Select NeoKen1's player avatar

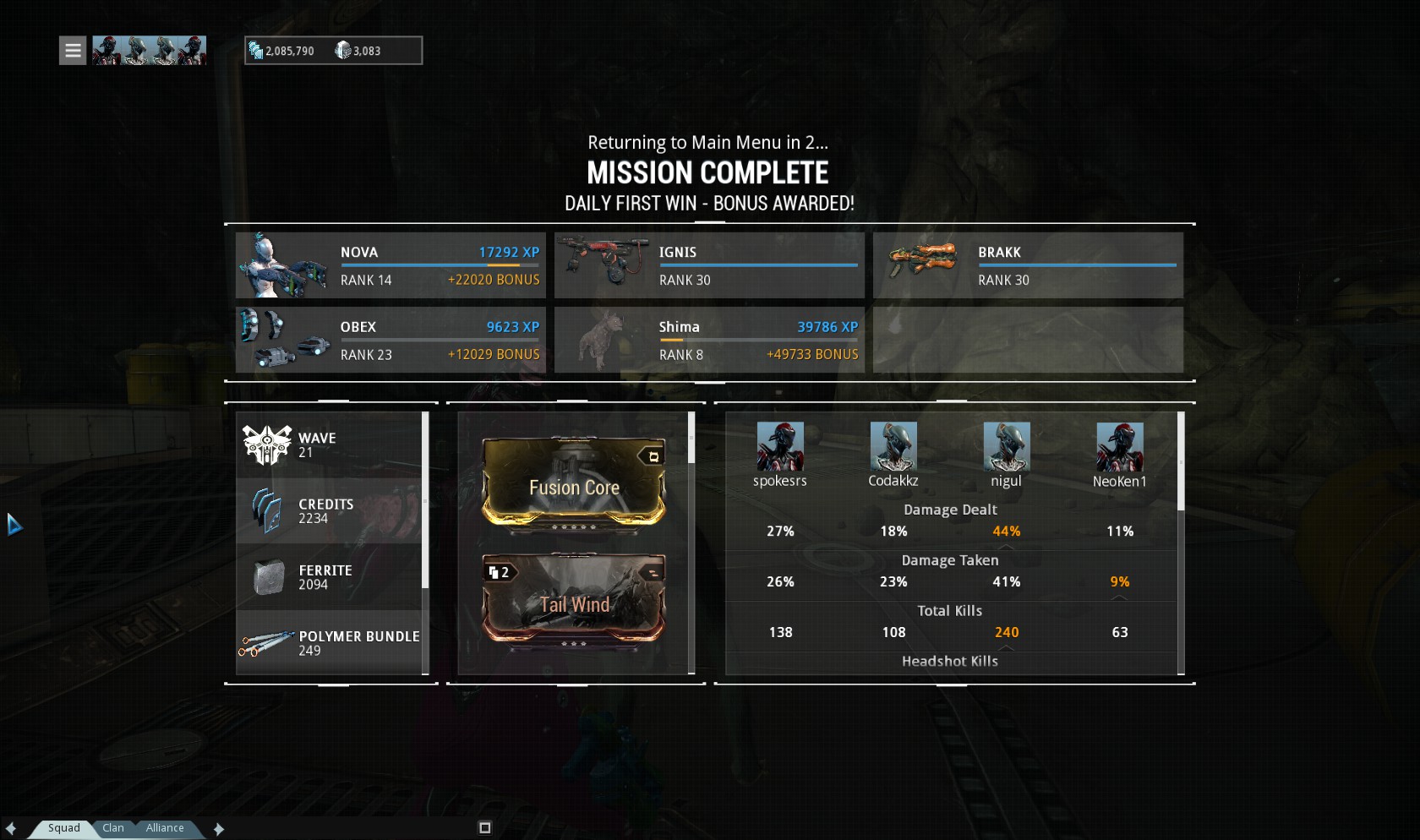pyautogui.click(x=1120, y=446)
